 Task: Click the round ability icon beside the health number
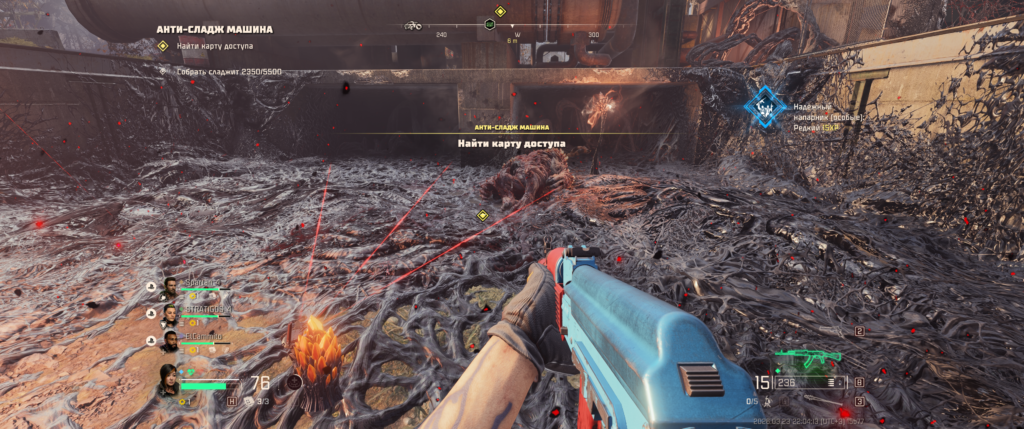[295, 382]
